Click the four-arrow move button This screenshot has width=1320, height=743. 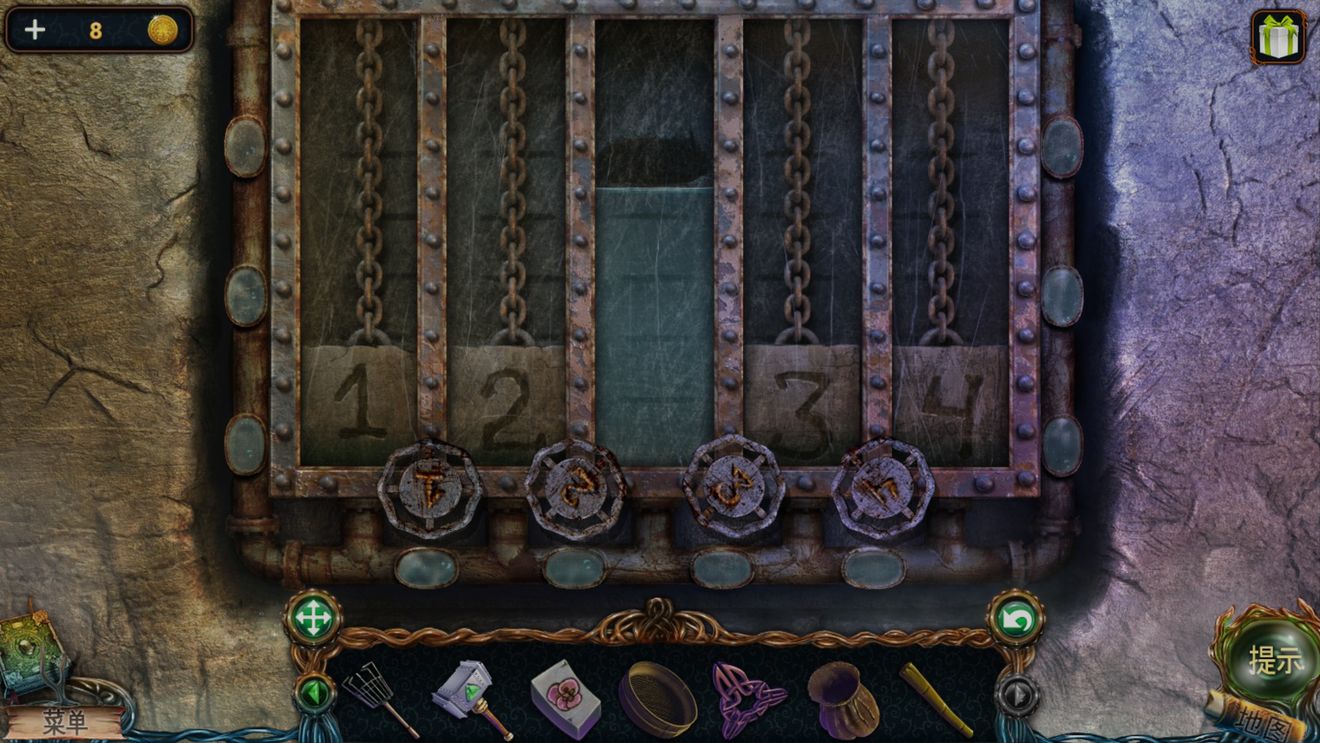tap(313, 619)
